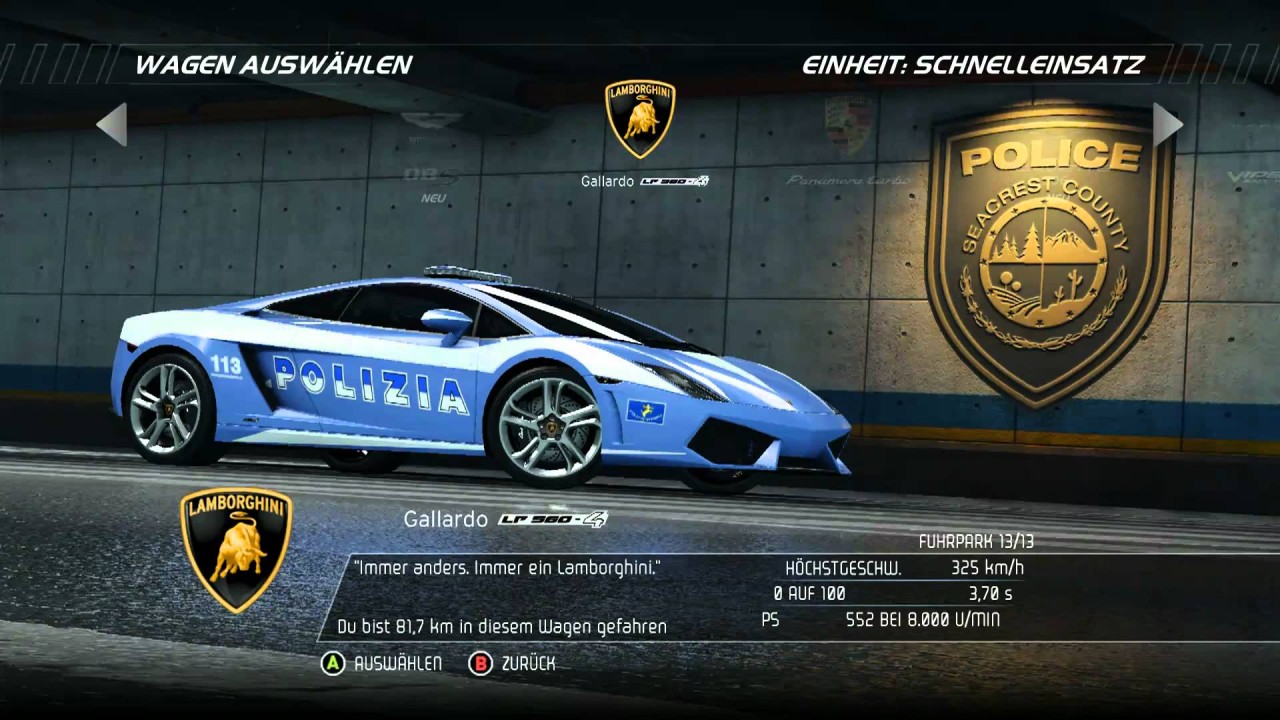The width and height of the screenshot is (1280, 720).
Task: Show the next car with the right-pointing arrow
Action: coord(1167,124)
